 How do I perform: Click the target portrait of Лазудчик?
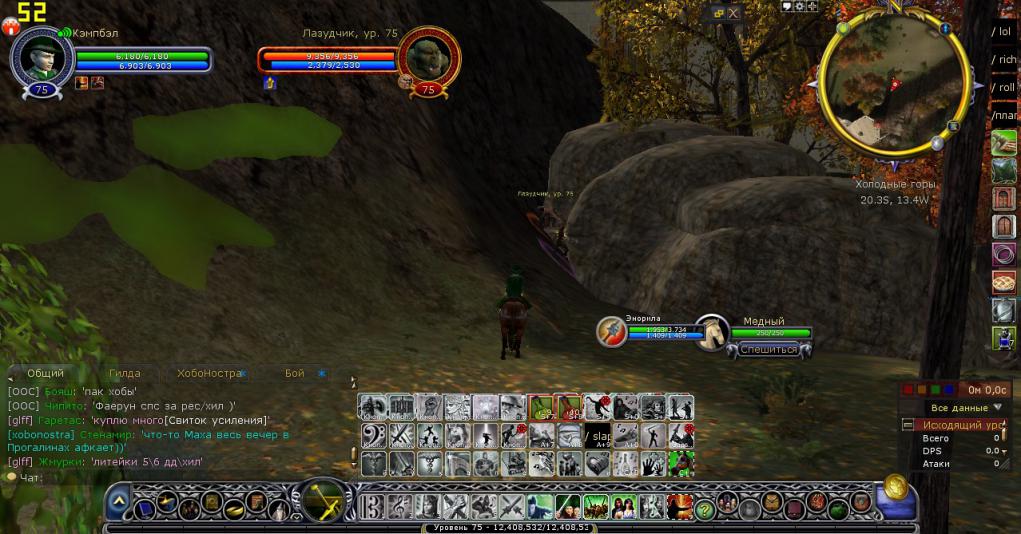428,56
